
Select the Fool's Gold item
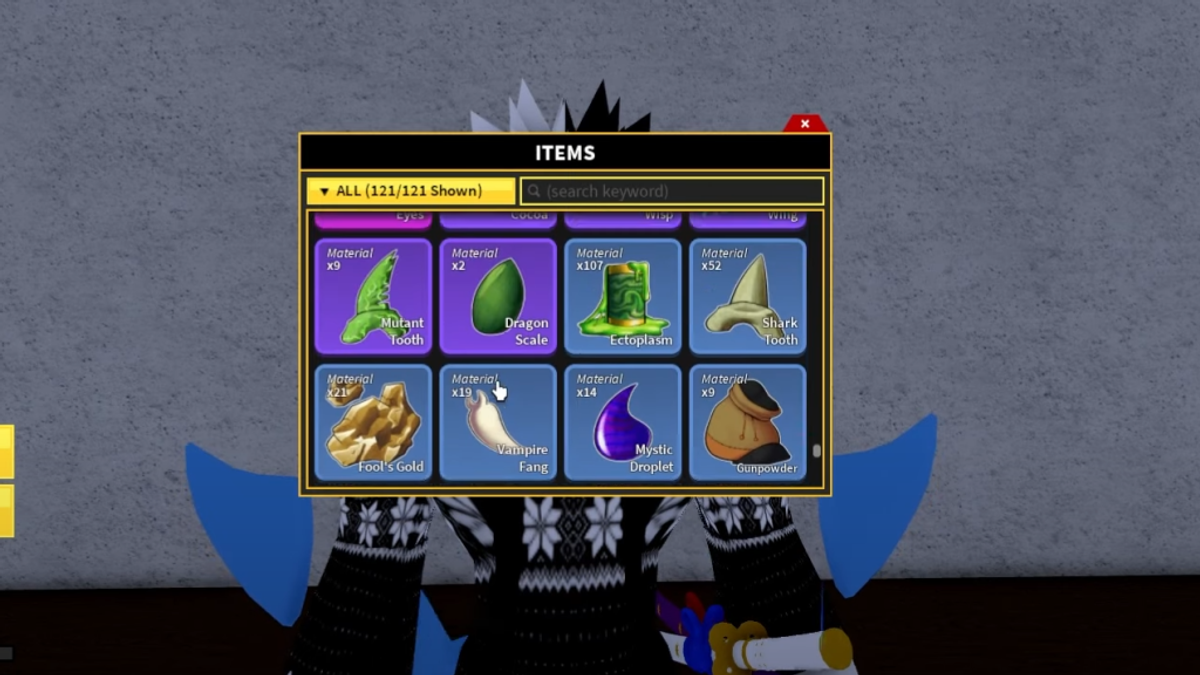pos(373,422)
